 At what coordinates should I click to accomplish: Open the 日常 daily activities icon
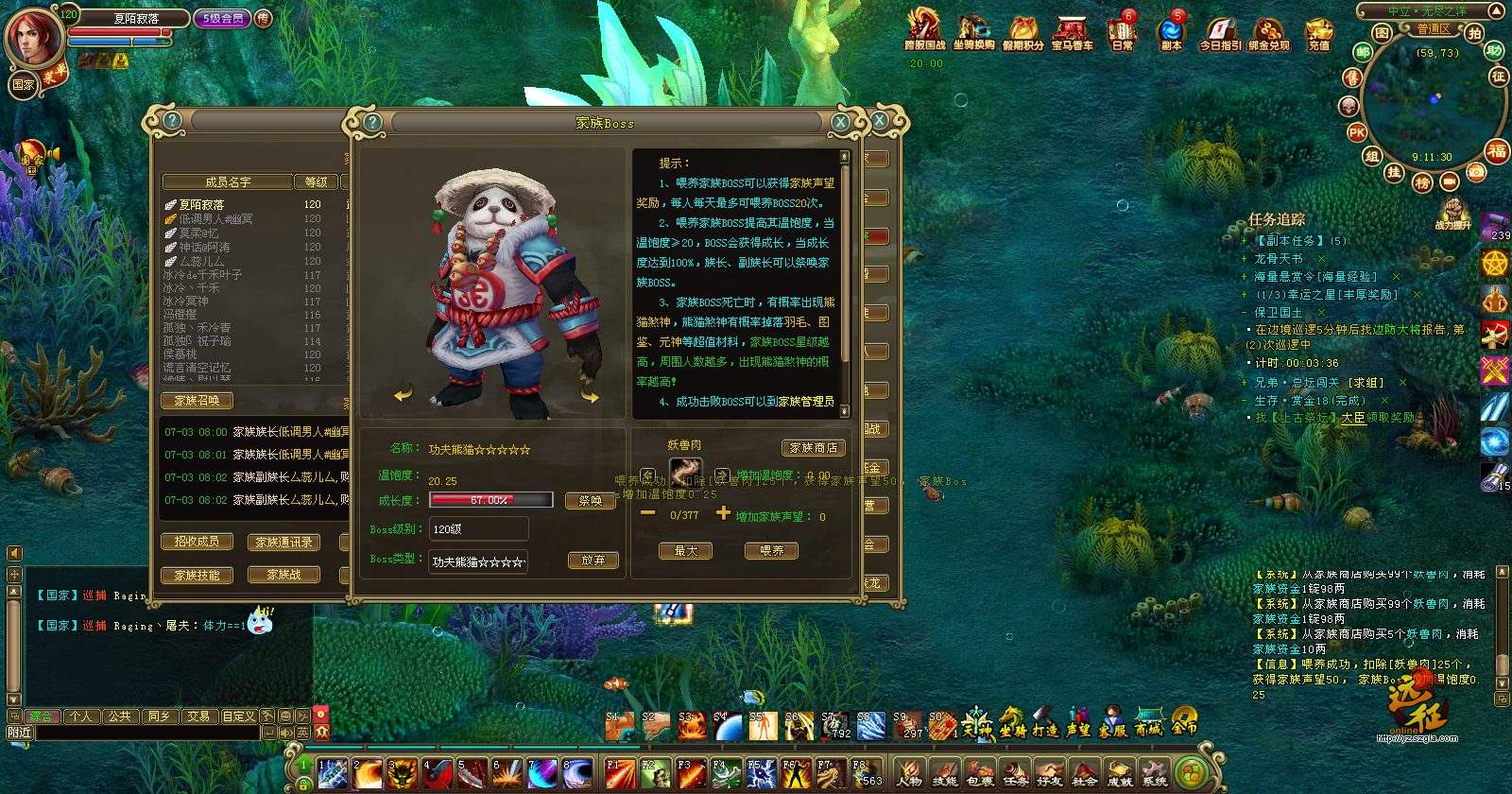(1122, 32)
